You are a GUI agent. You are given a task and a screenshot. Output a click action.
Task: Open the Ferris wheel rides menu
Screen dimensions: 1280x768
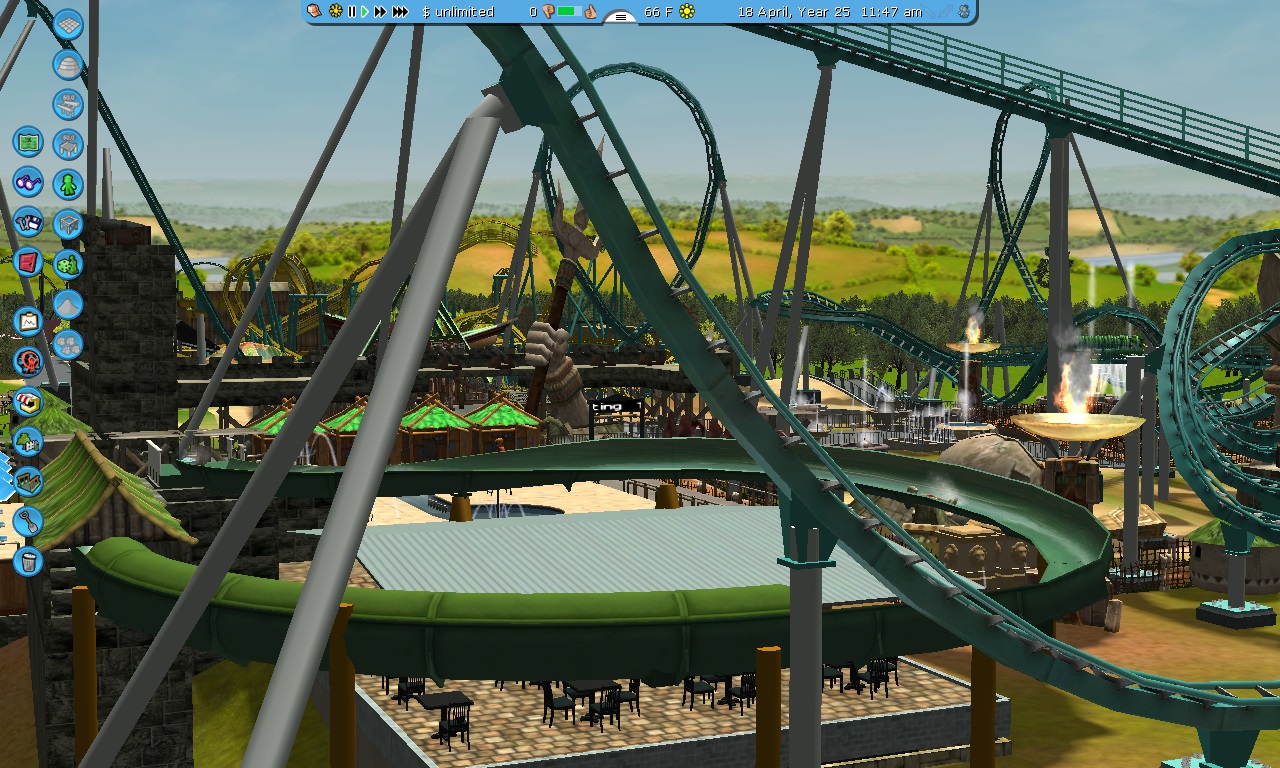pos(28,362)
